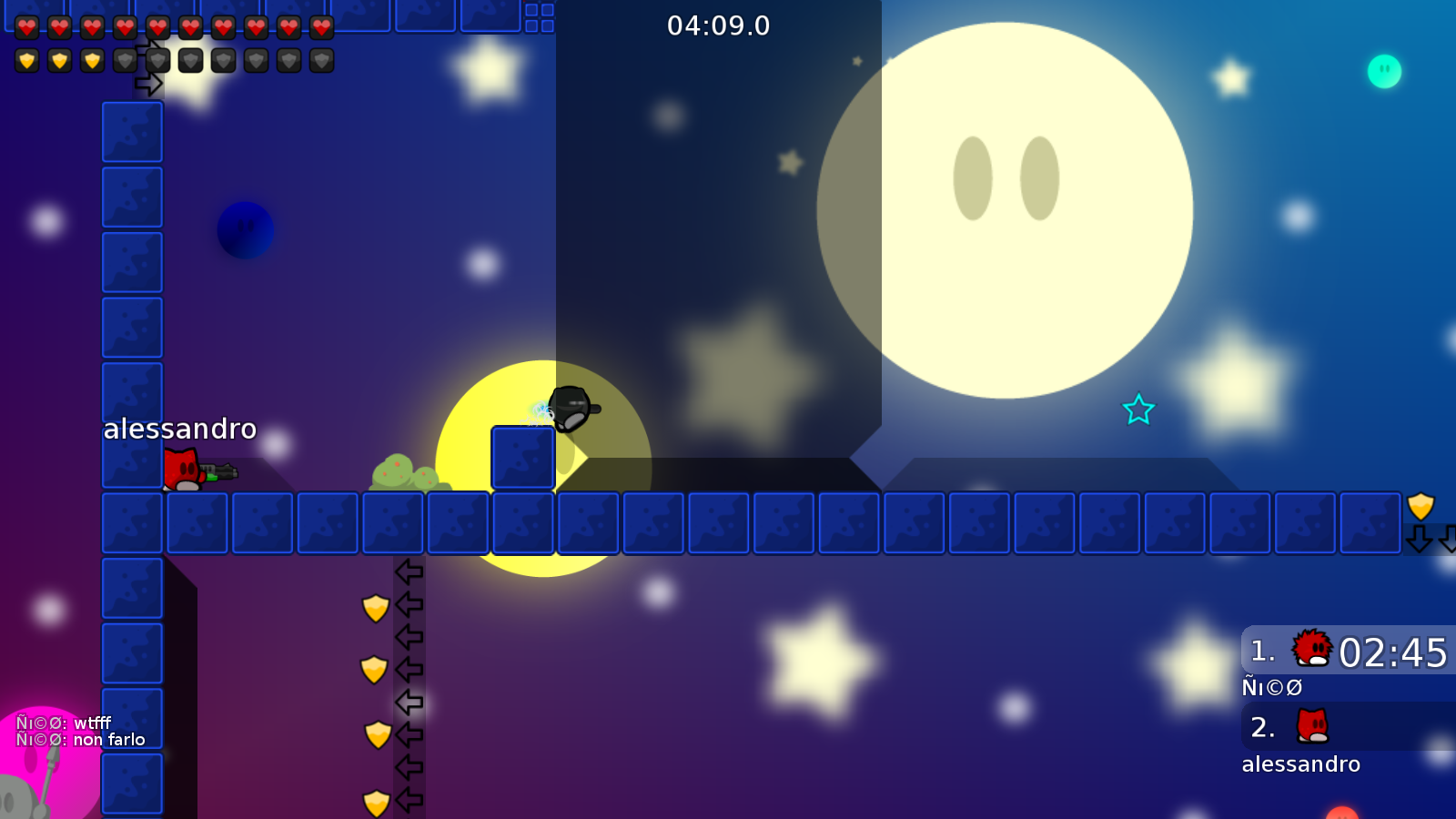Screen dimensions: 1456x819
Task: Click an empty gray shield armor slot
Action: click(x=191, y=60)
